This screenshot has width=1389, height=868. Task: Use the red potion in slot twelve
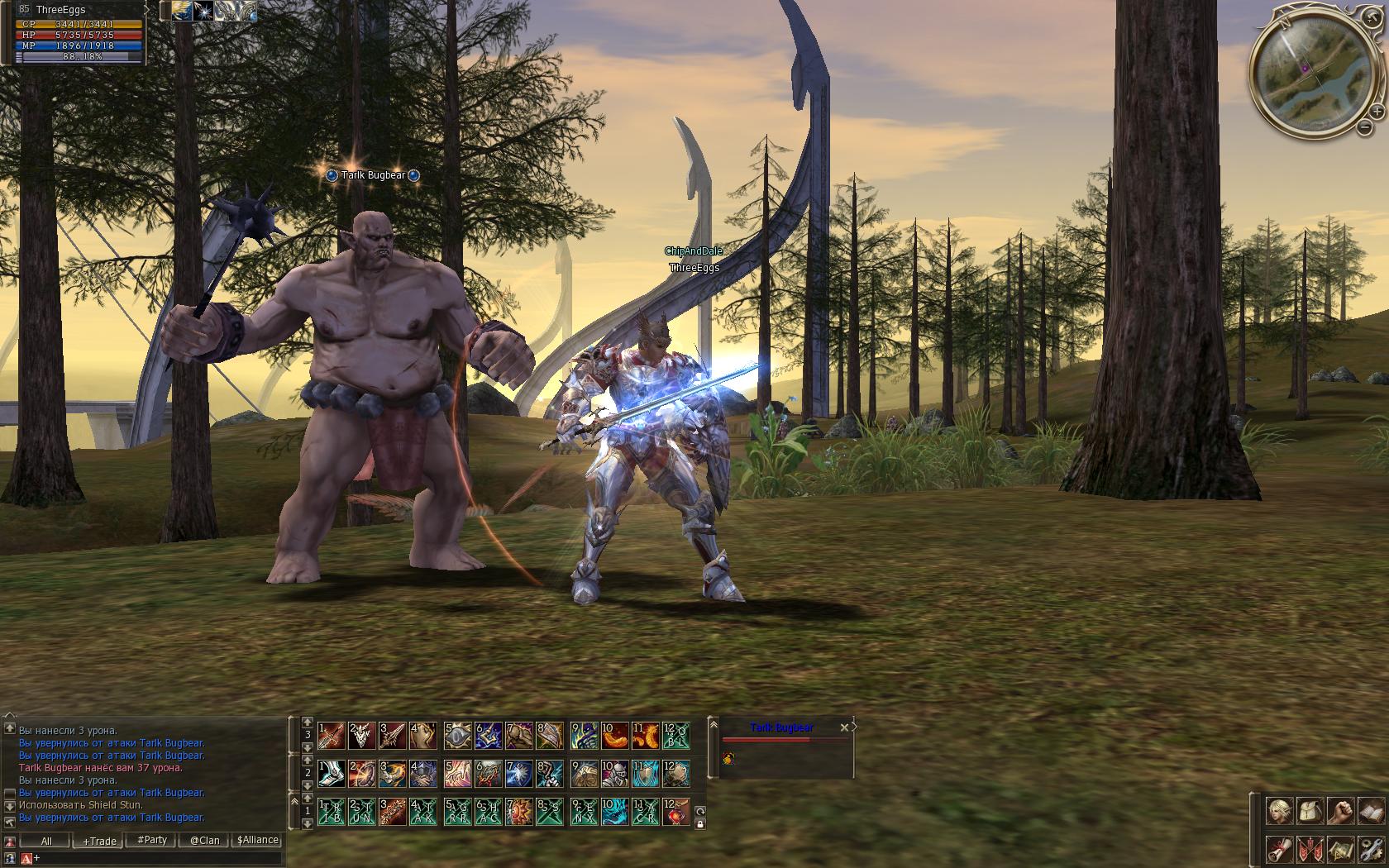676,813
